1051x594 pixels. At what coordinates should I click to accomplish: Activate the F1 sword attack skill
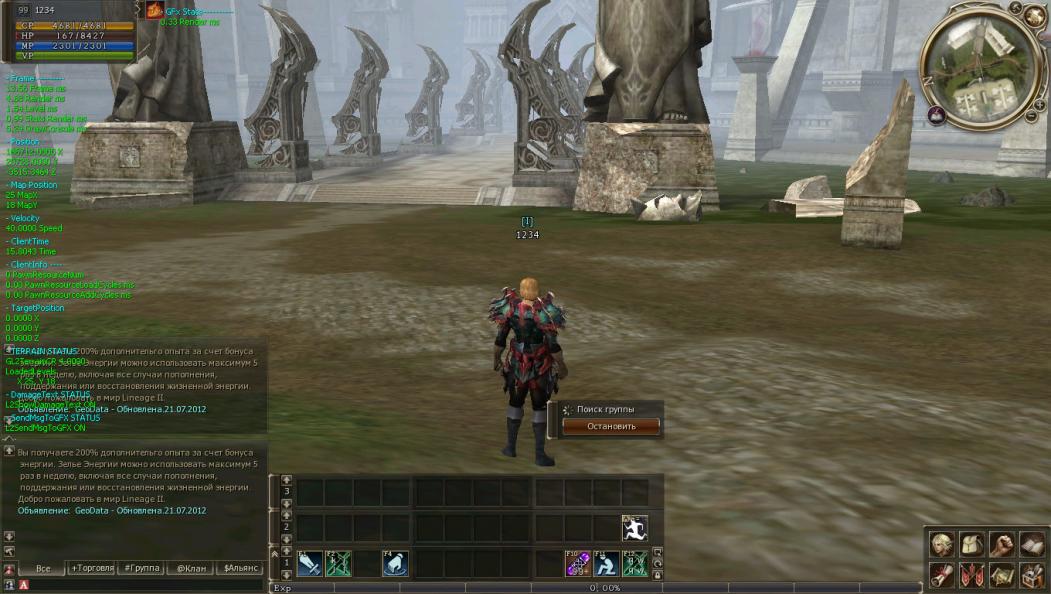coord(309,564)
